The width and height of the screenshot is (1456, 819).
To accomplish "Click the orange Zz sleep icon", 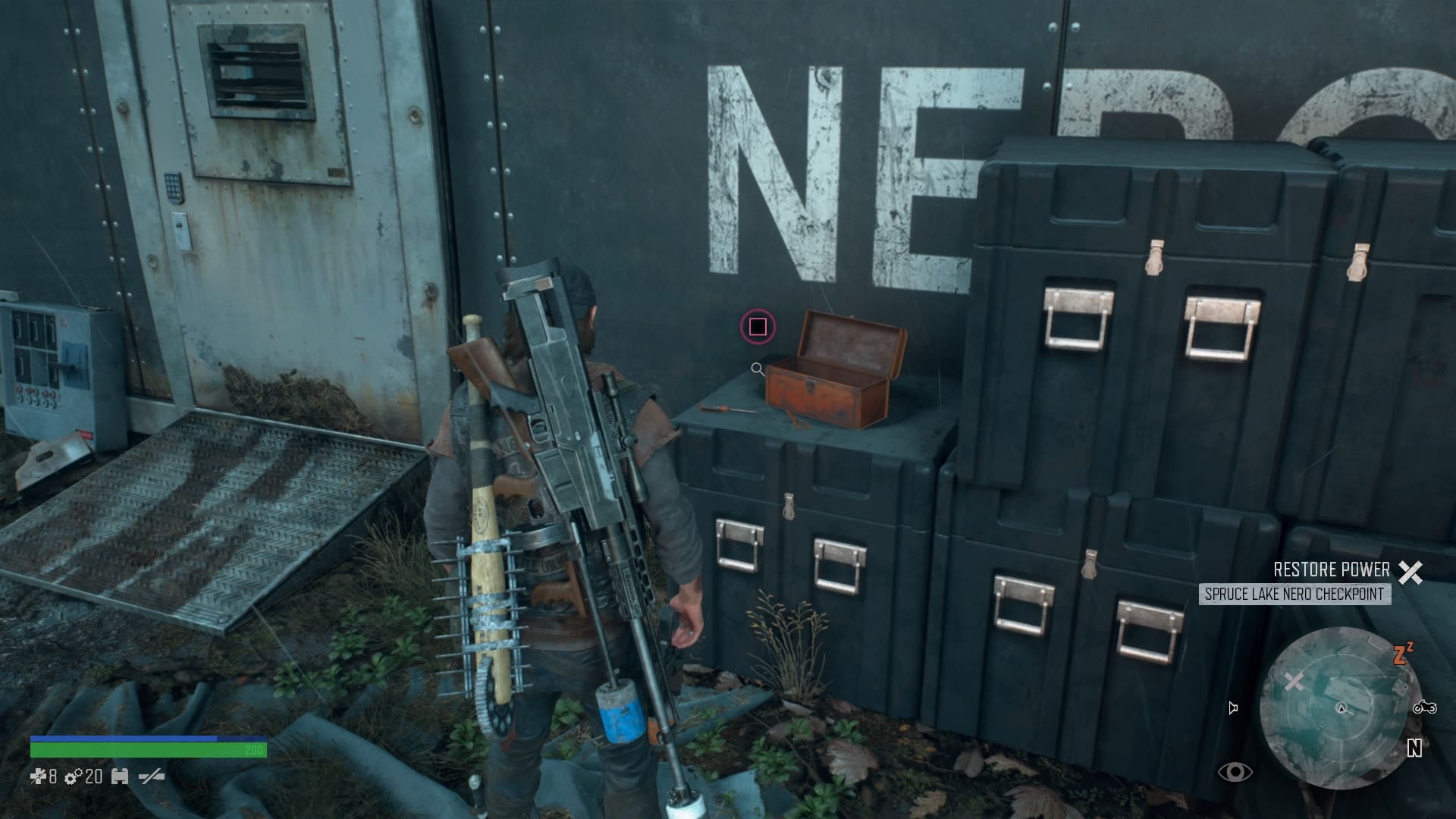I will click(x=1404, y=654).
